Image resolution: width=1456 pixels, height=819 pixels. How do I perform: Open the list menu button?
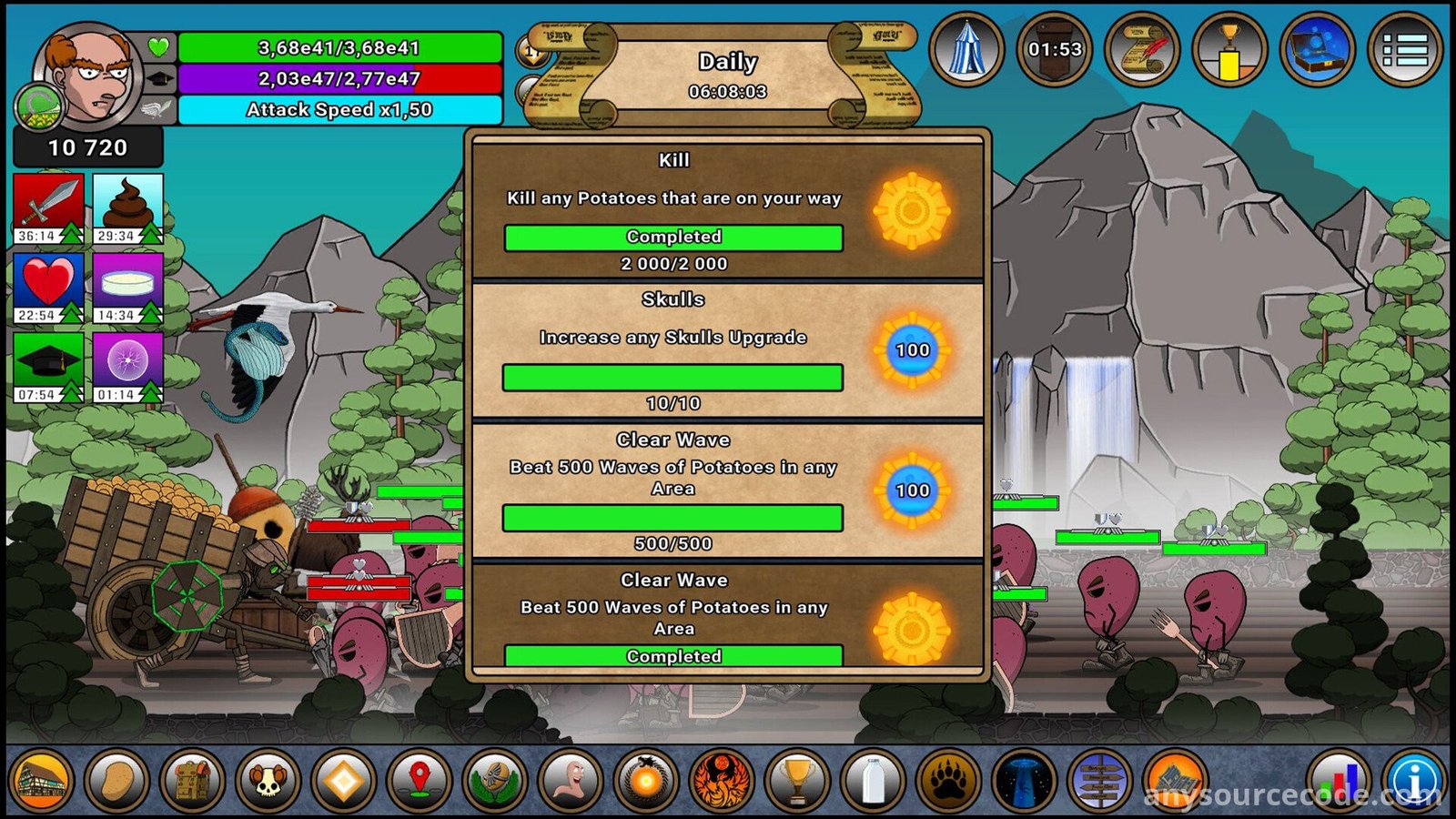pos(1404,49)
